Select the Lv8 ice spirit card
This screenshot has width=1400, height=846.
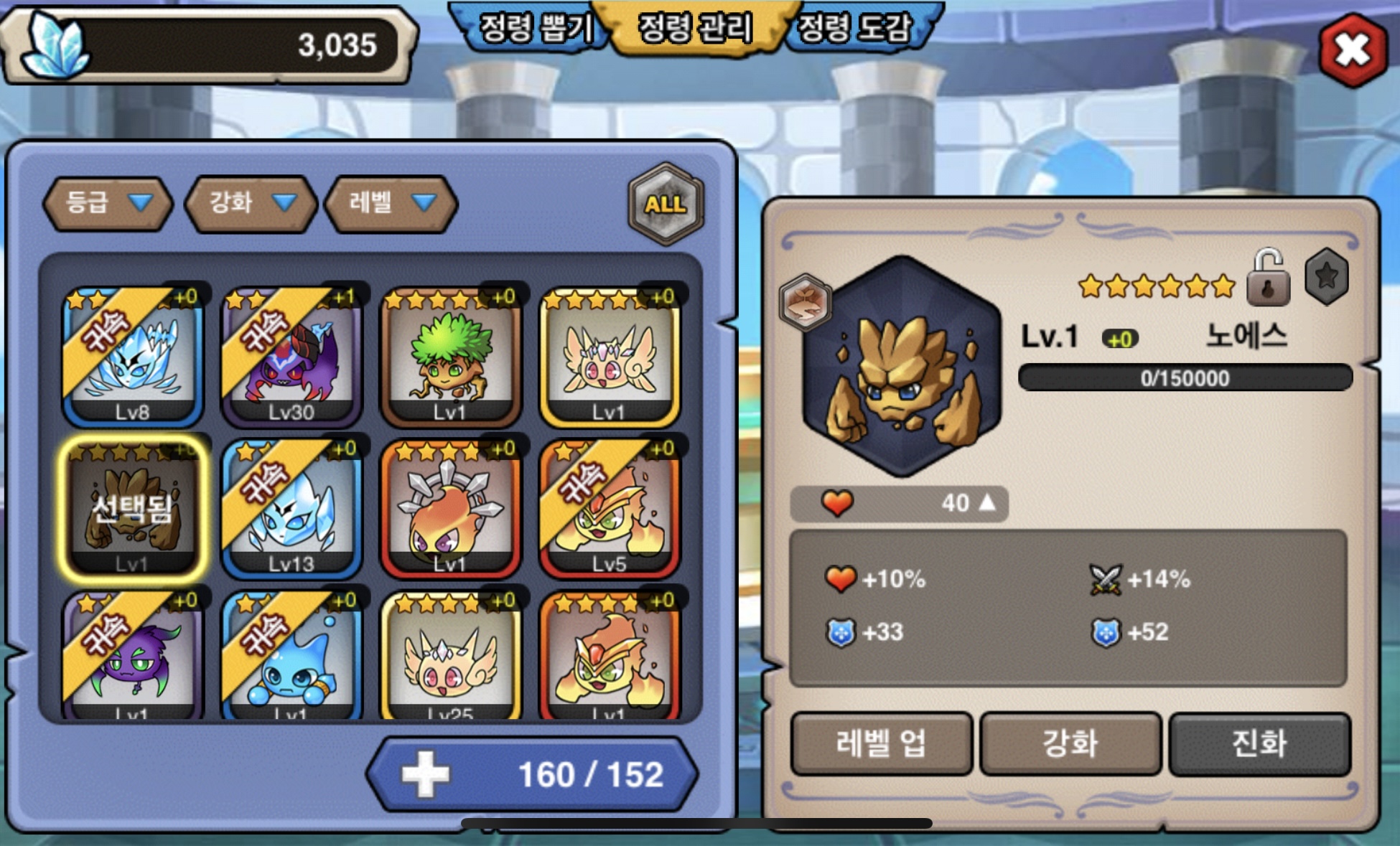133,357
